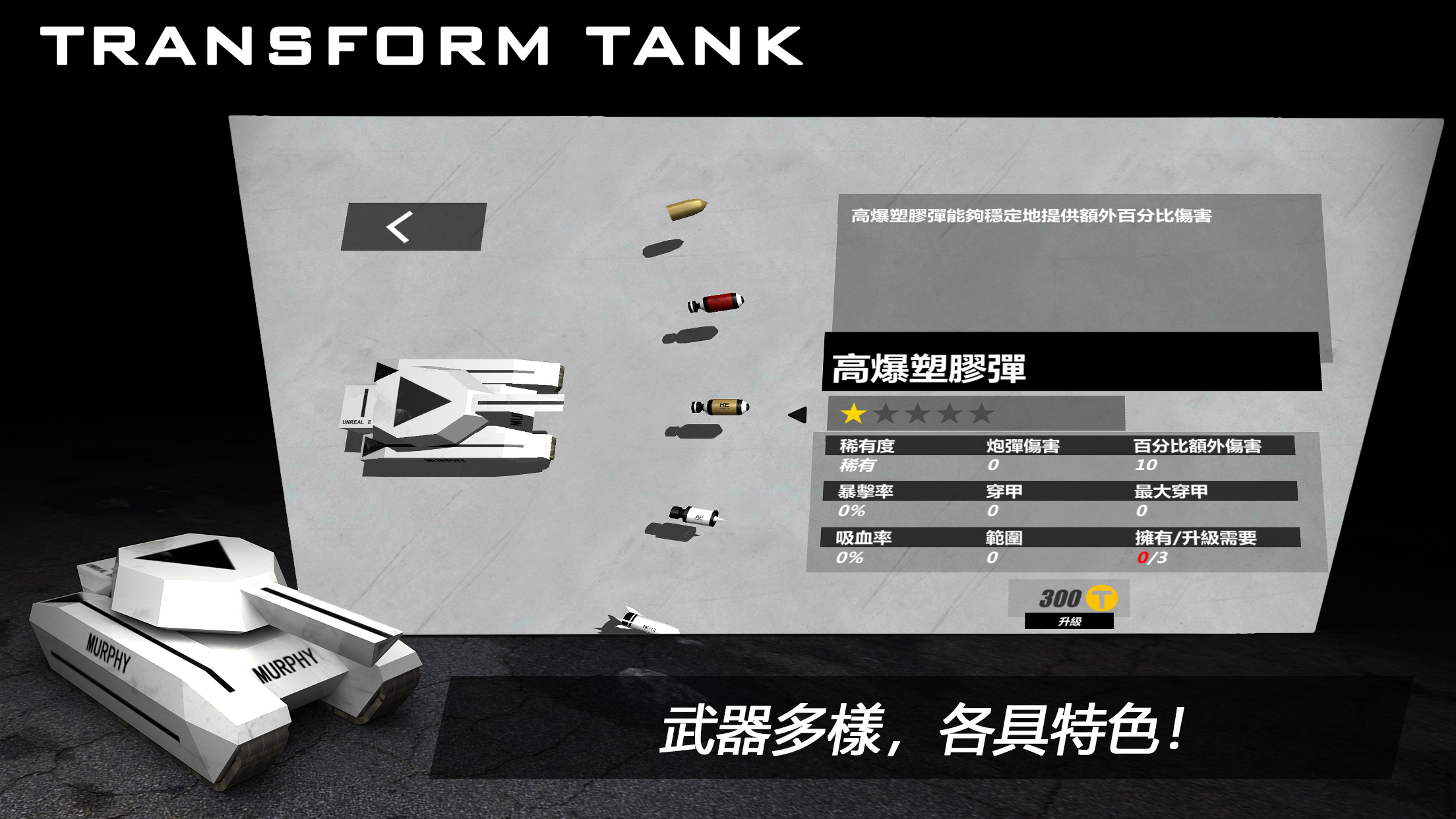Toggle the fifth gray star

[x=984, y=415]
